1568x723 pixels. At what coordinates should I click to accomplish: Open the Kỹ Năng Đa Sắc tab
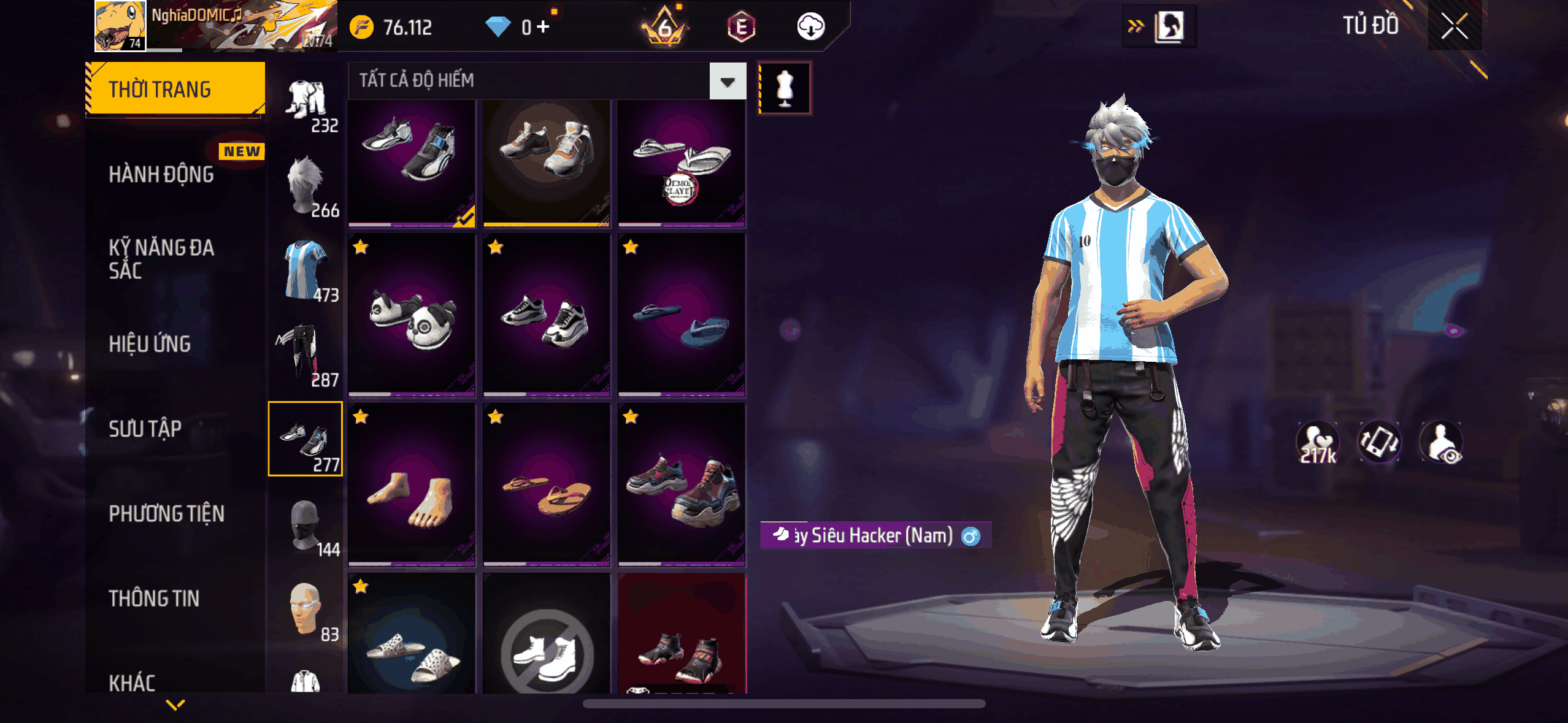161,259
